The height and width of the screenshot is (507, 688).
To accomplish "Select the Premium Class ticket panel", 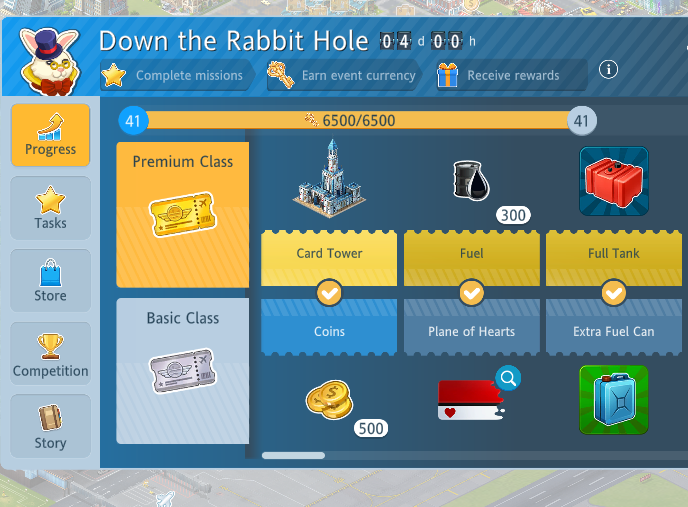I will point(182,214).
